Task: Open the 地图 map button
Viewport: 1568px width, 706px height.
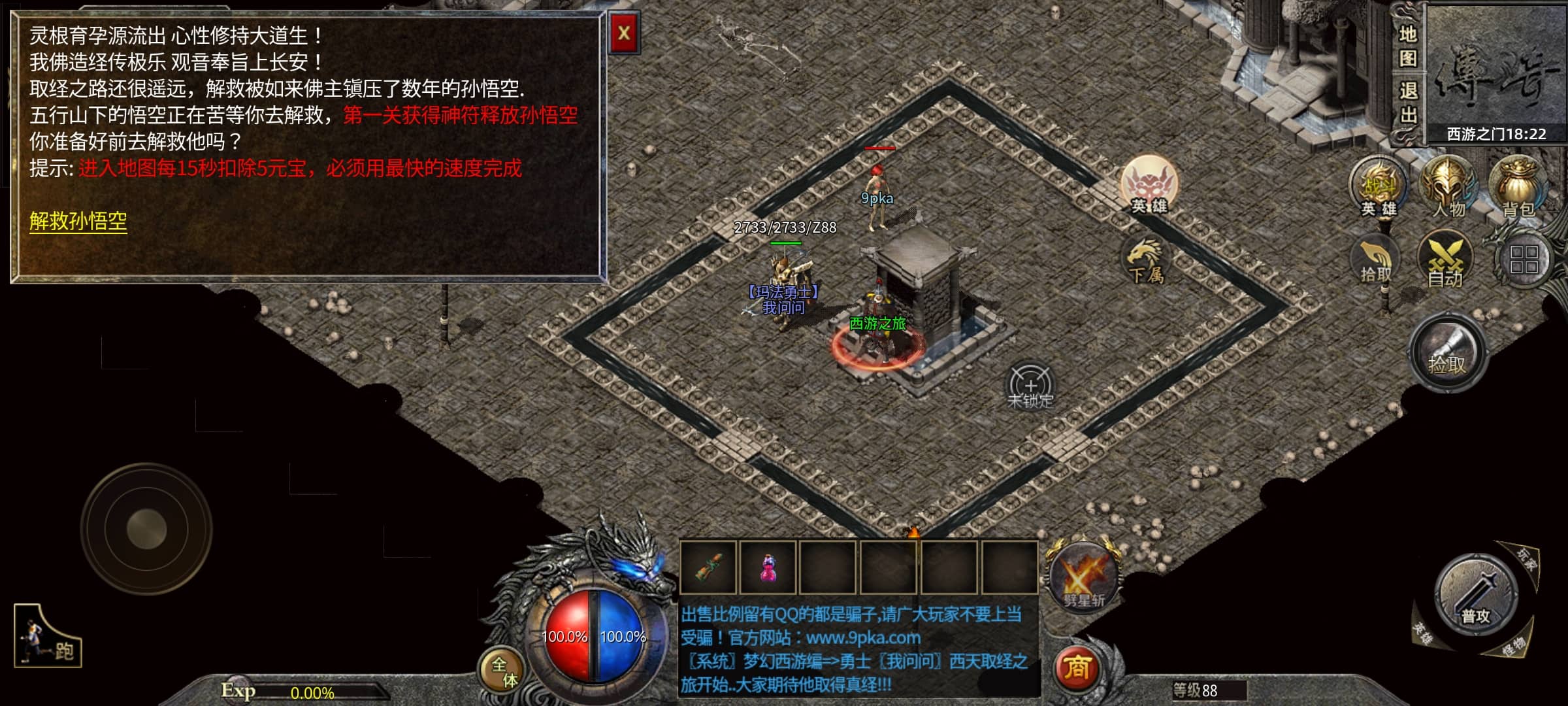Action: pos(1407,46)
